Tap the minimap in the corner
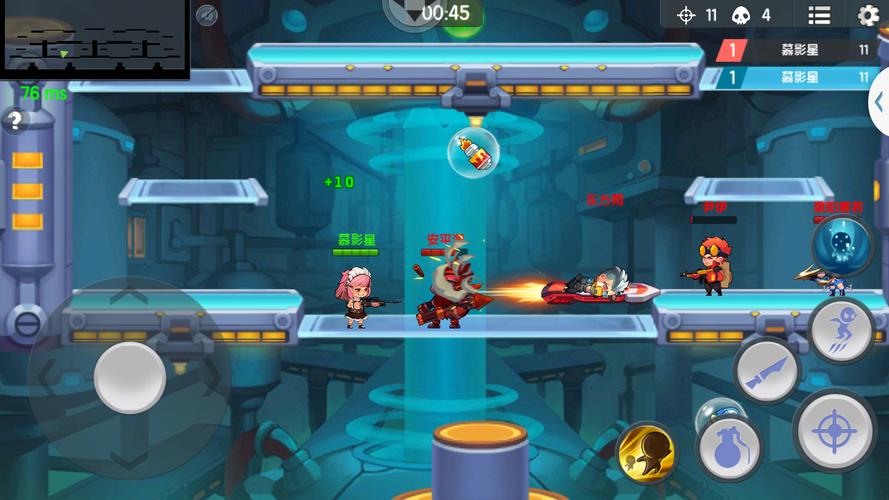Image resolution: width=889 pixels, height=500 pixels. (x=94, y=39)
